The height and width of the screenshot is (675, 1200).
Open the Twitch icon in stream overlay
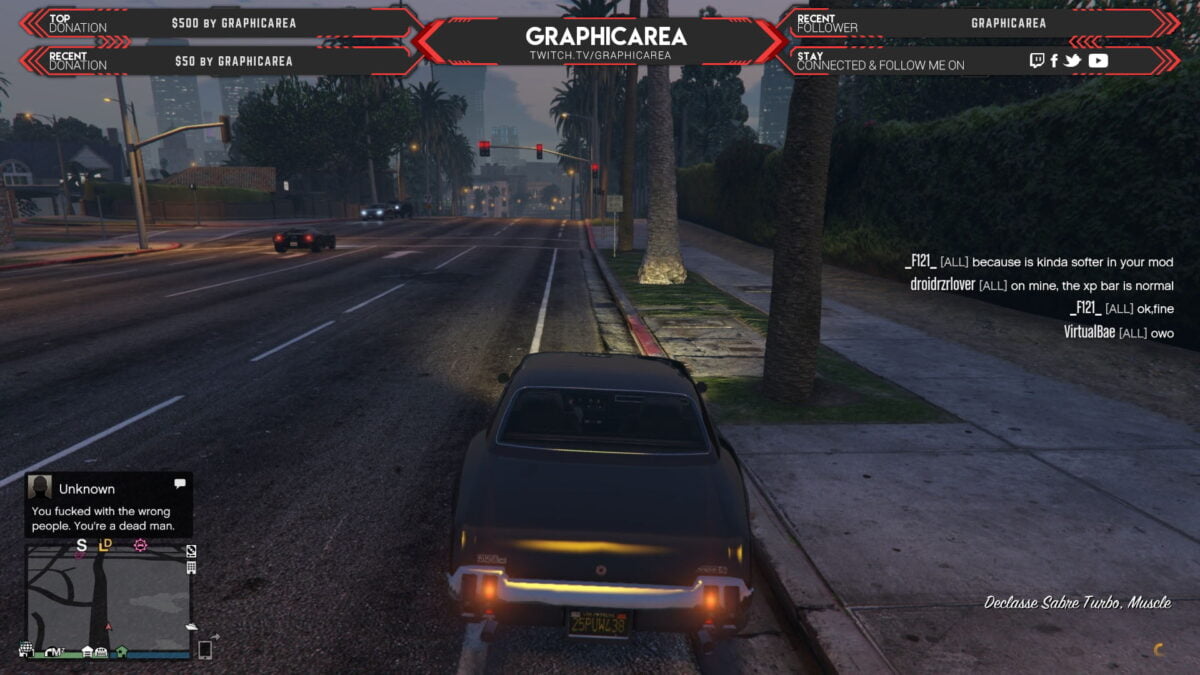tap(1037, 61)
